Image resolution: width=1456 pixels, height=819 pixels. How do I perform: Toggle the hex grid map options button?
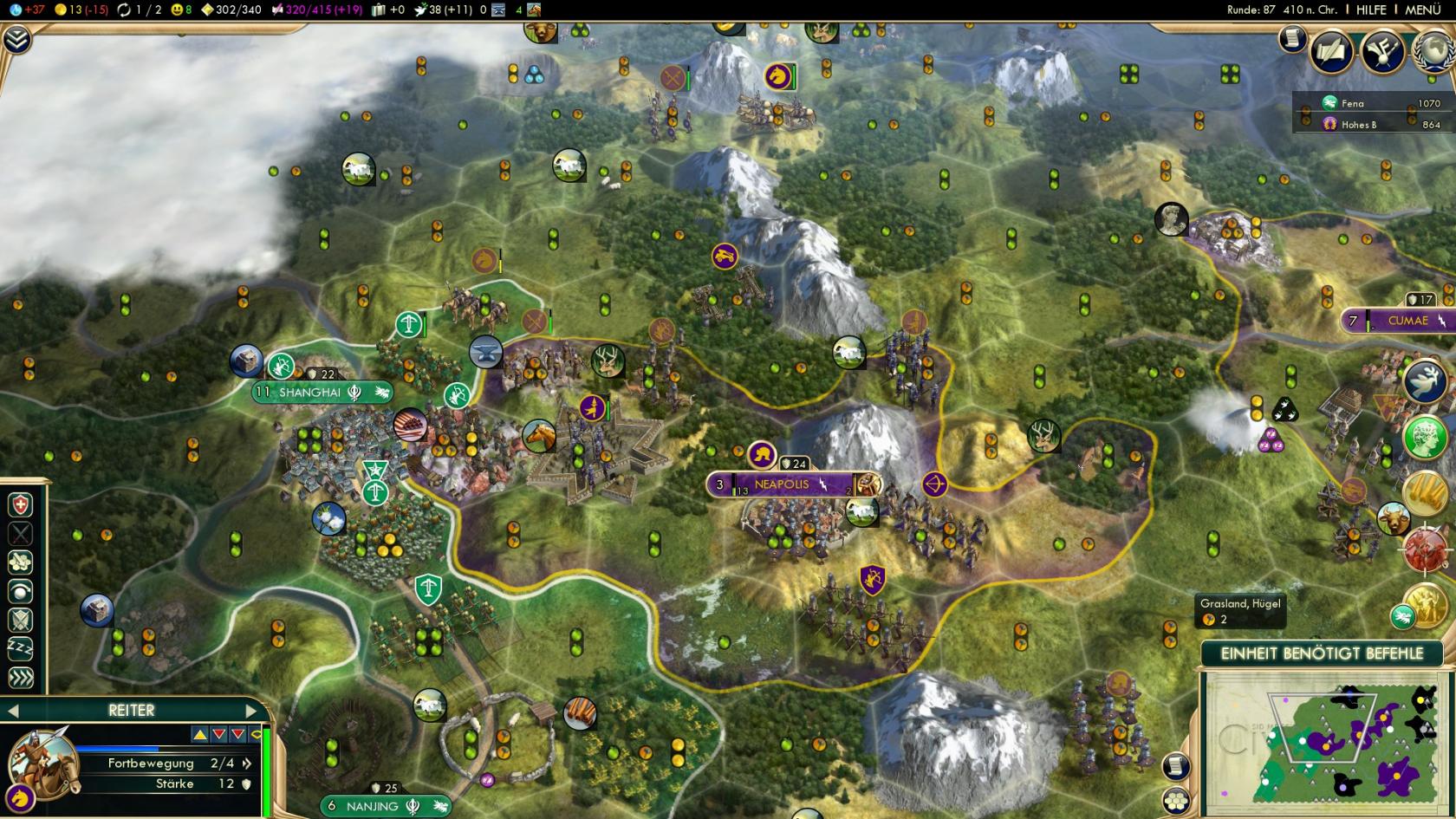(1176, 800)
